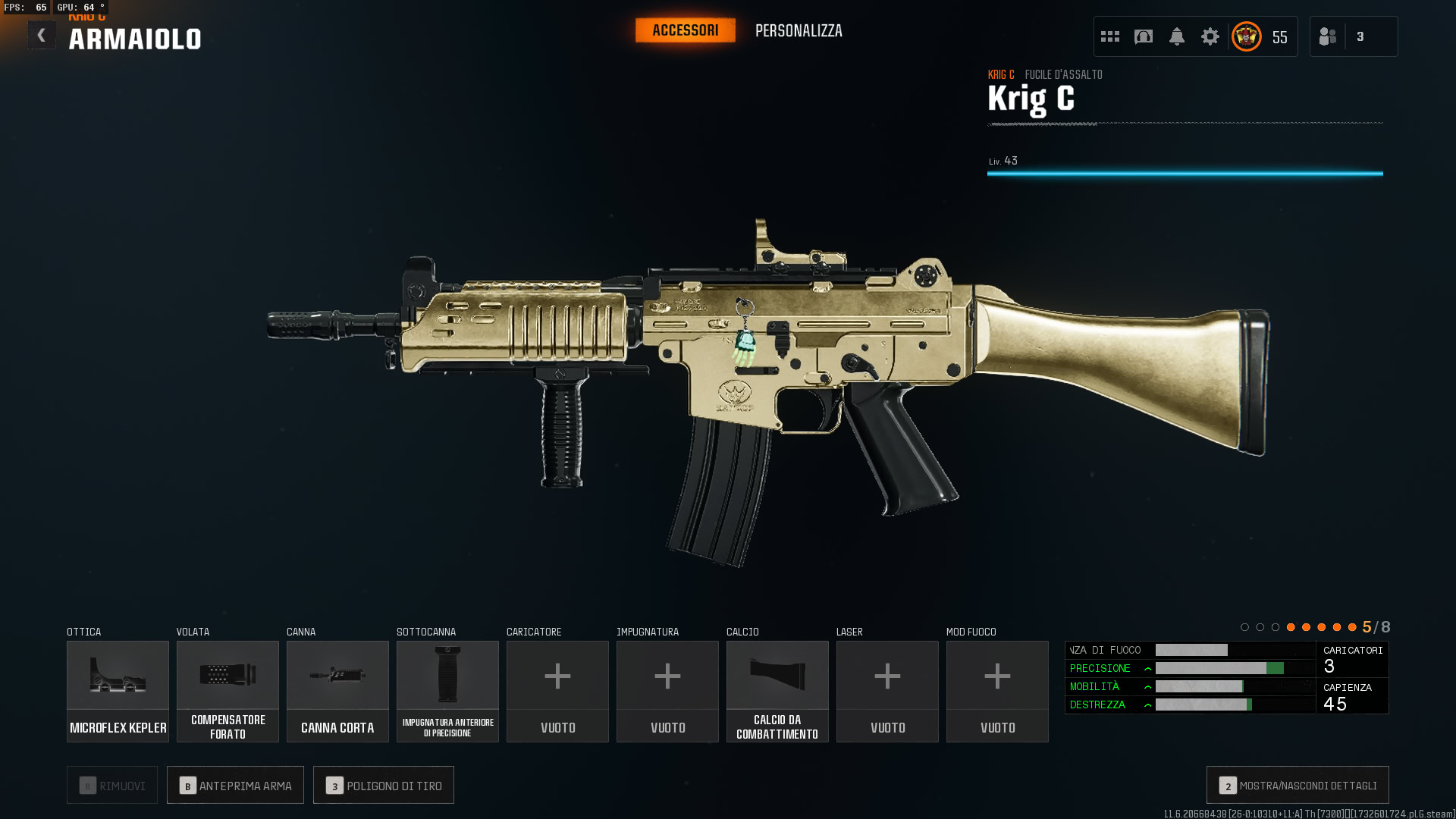1456x819 pixels.
Task: Open notifications bell icon
Action: point(1177,36)
